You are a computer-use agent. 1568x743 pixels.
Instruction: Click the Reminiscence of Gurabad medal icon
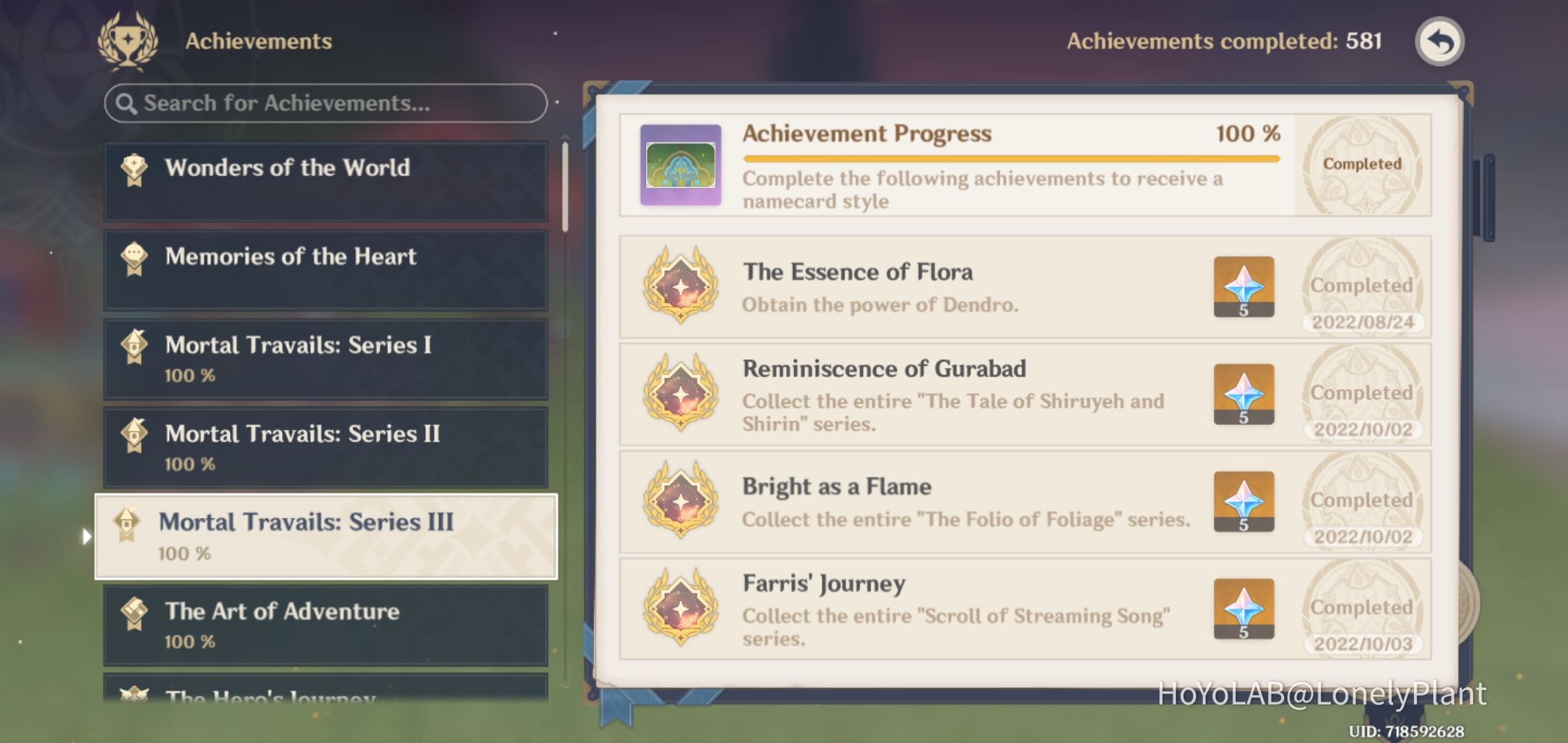pos(681,394)
